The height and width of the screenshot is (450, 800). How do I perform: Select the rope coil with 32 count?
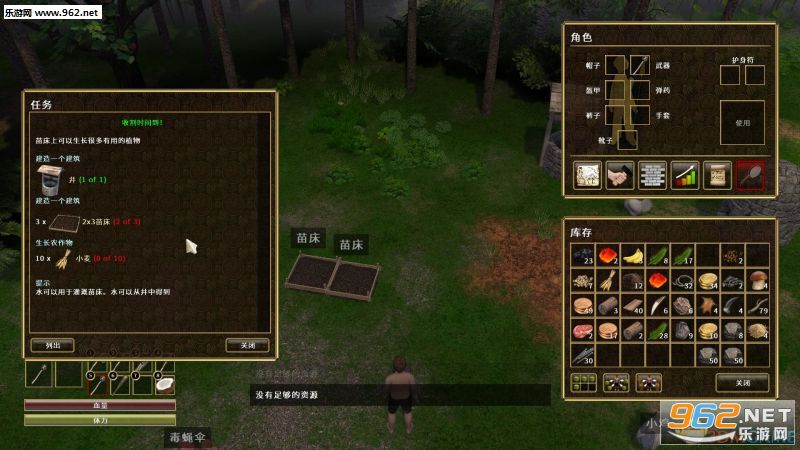coord(683,281)
